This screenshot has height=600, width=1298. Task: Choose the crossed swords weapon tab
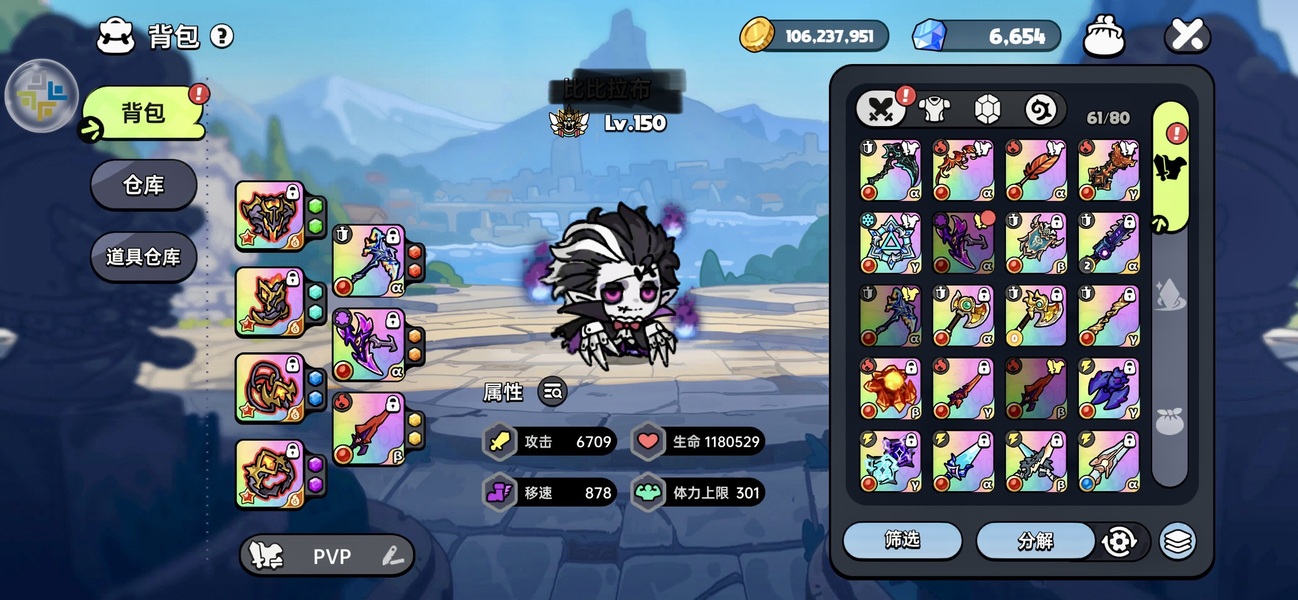(x=881, y=109)
